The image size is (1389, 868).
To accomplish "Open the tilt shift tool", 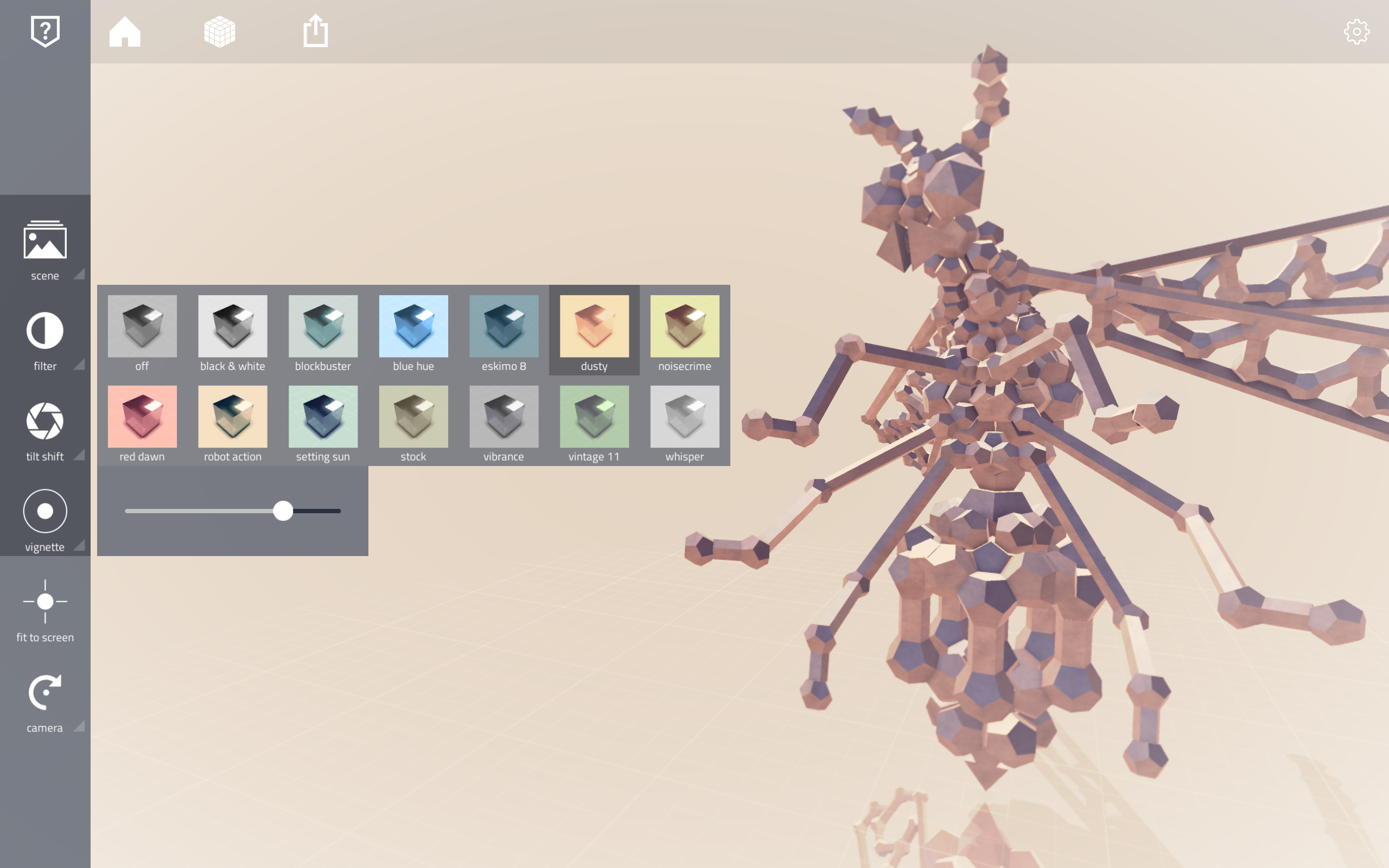I will tap(45, 425).
